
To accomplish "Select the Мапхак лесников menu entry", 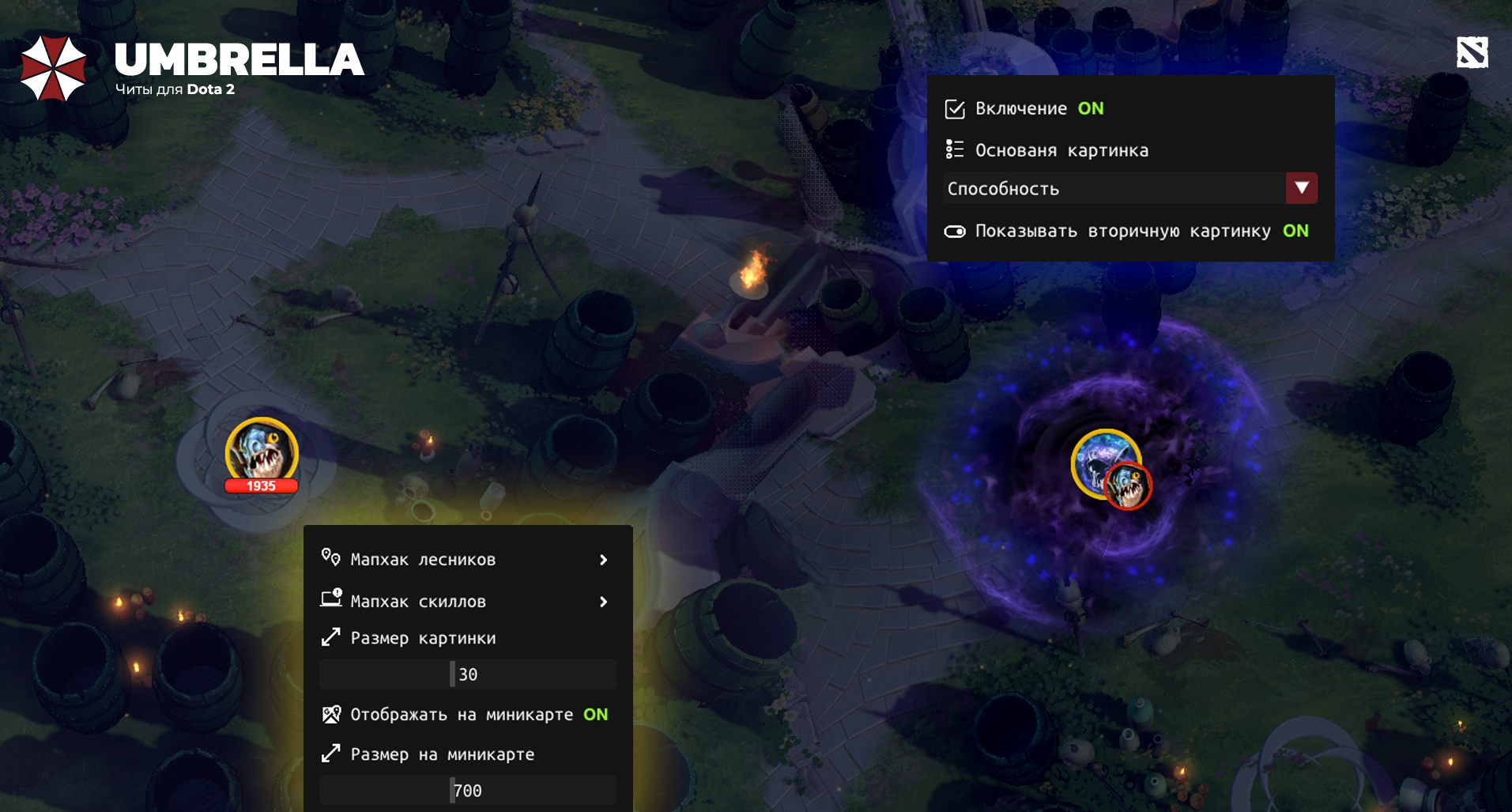I will 423,560.
